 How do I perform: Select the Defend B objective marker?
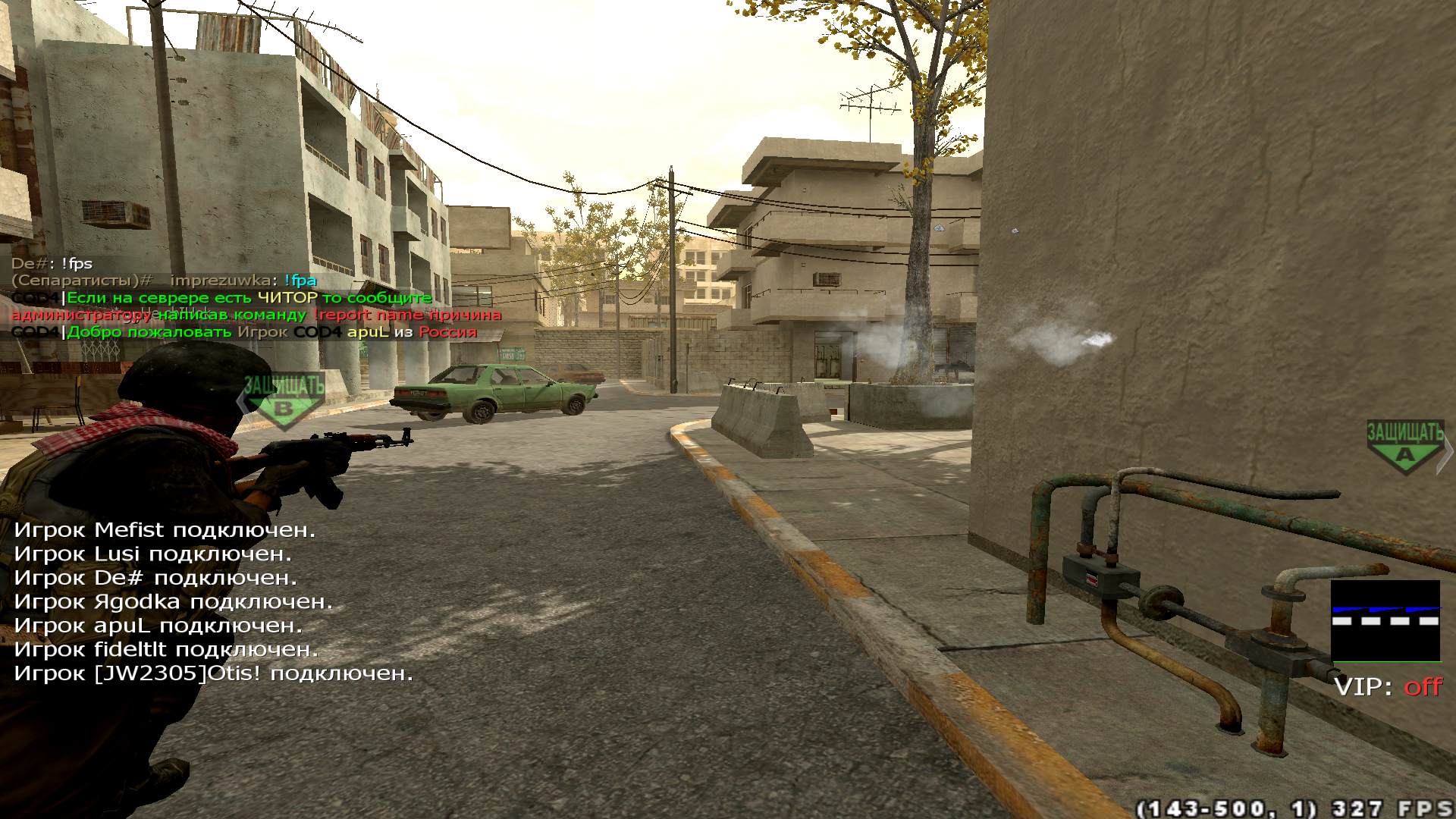tap(284, 401)
